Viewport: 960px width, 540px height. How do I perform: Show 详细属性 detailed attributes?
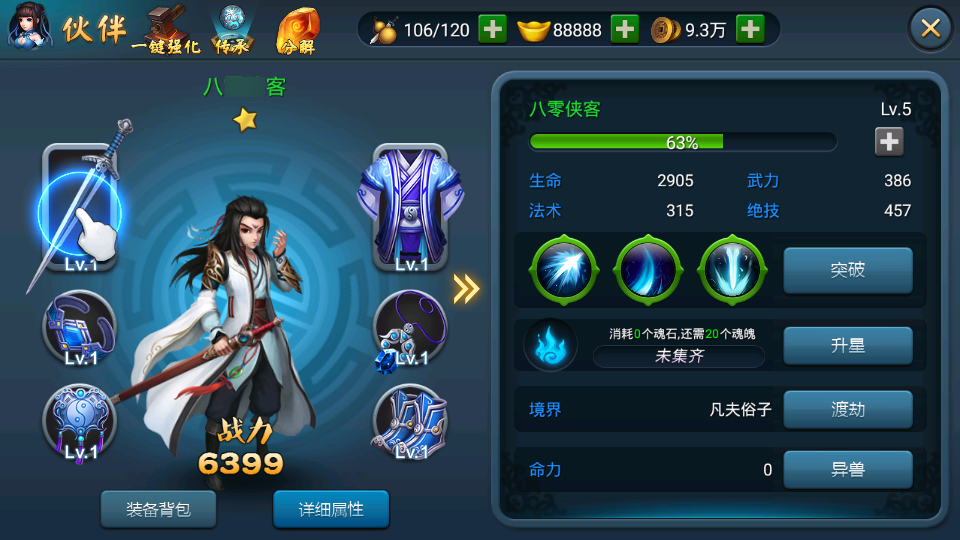pos(331,509)
